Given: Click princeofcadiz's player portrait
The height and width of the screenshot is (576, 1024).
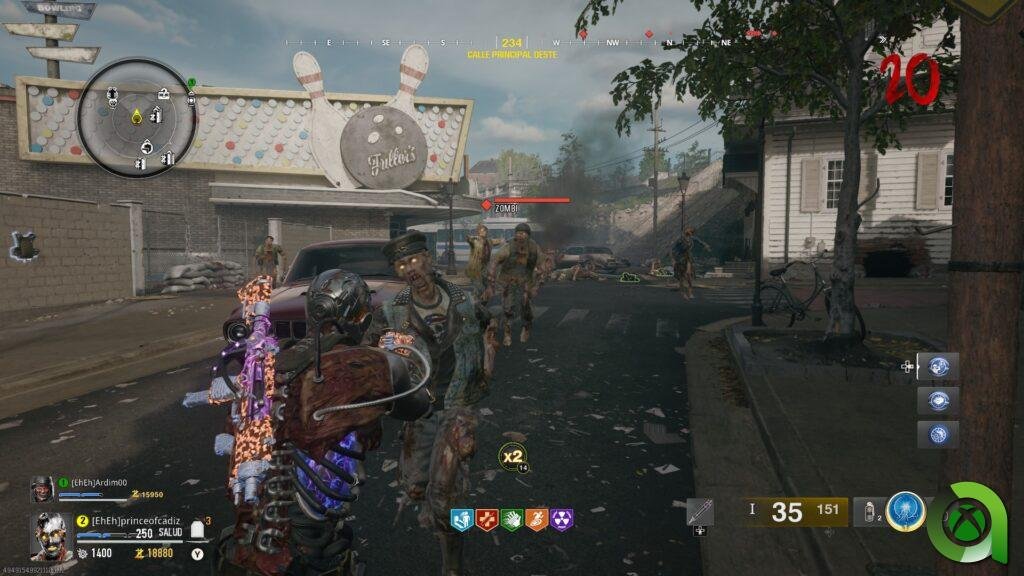Looking at the screenshot, I should coord(50,536).
